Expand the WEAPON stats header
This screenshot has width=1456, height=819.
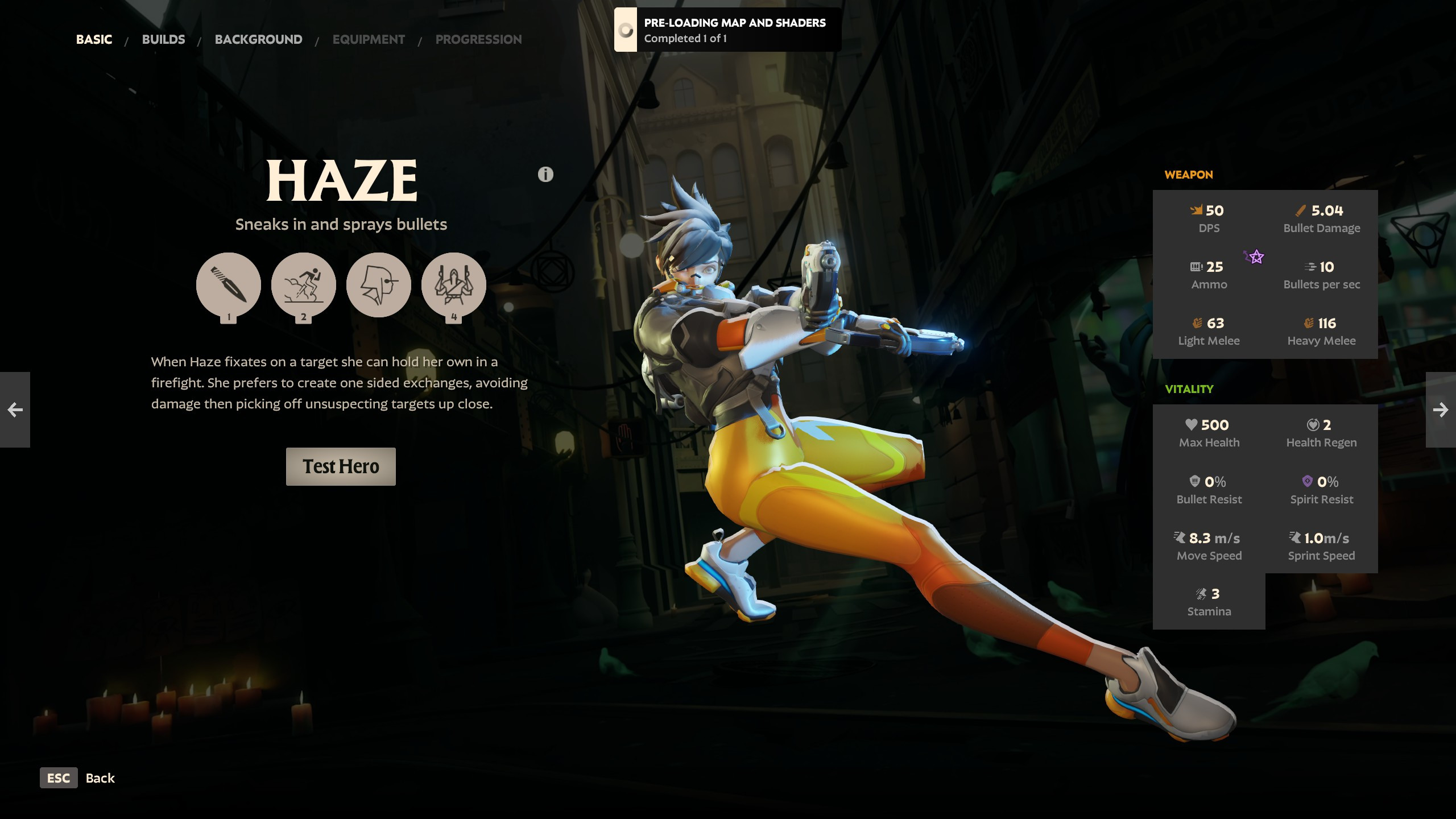click(1188, 175)
